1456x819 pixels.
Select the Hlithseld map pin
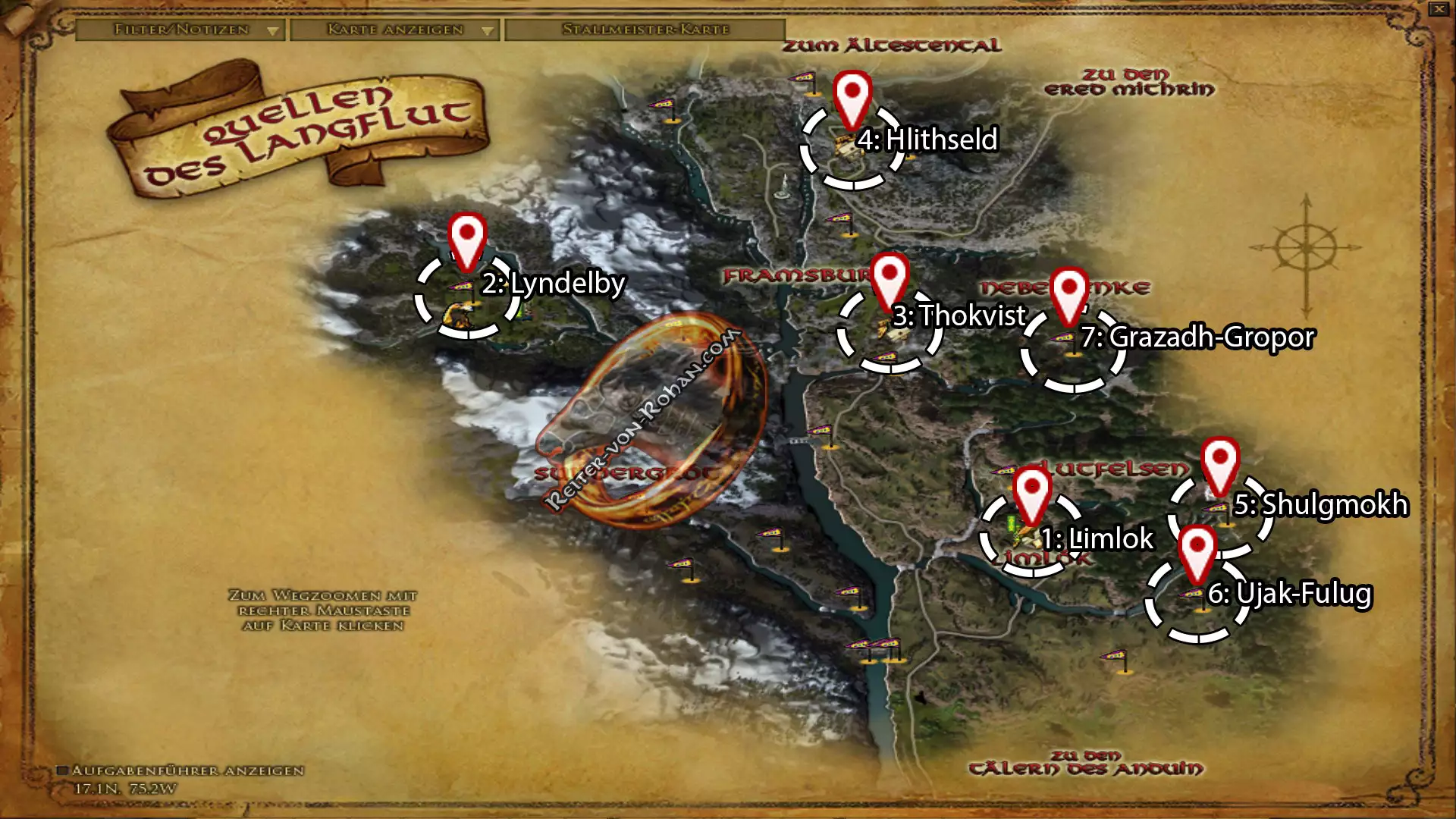coord(852,97)
